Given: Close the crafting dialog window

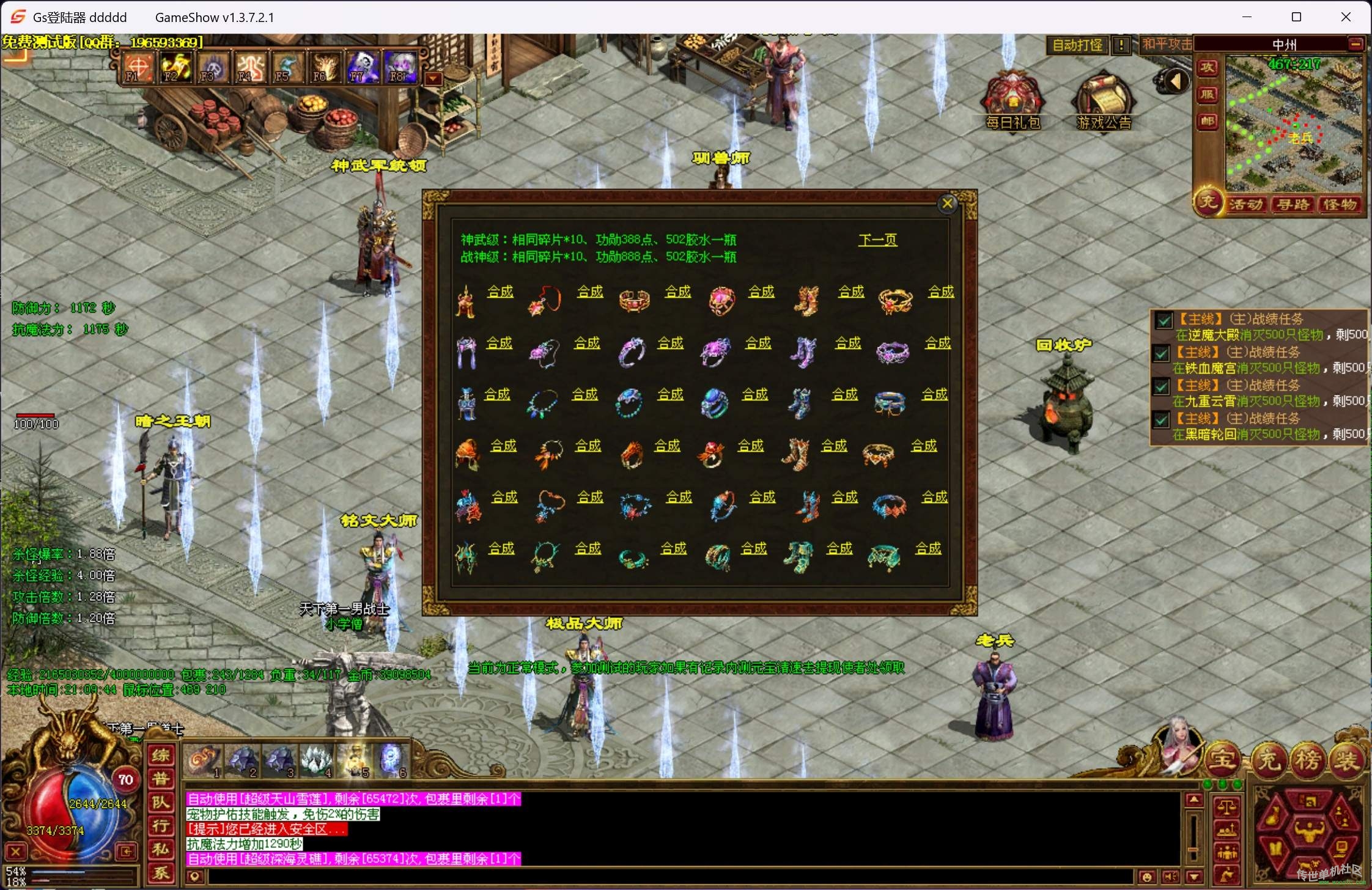Looking at the screenshot, I should [947, 204].
